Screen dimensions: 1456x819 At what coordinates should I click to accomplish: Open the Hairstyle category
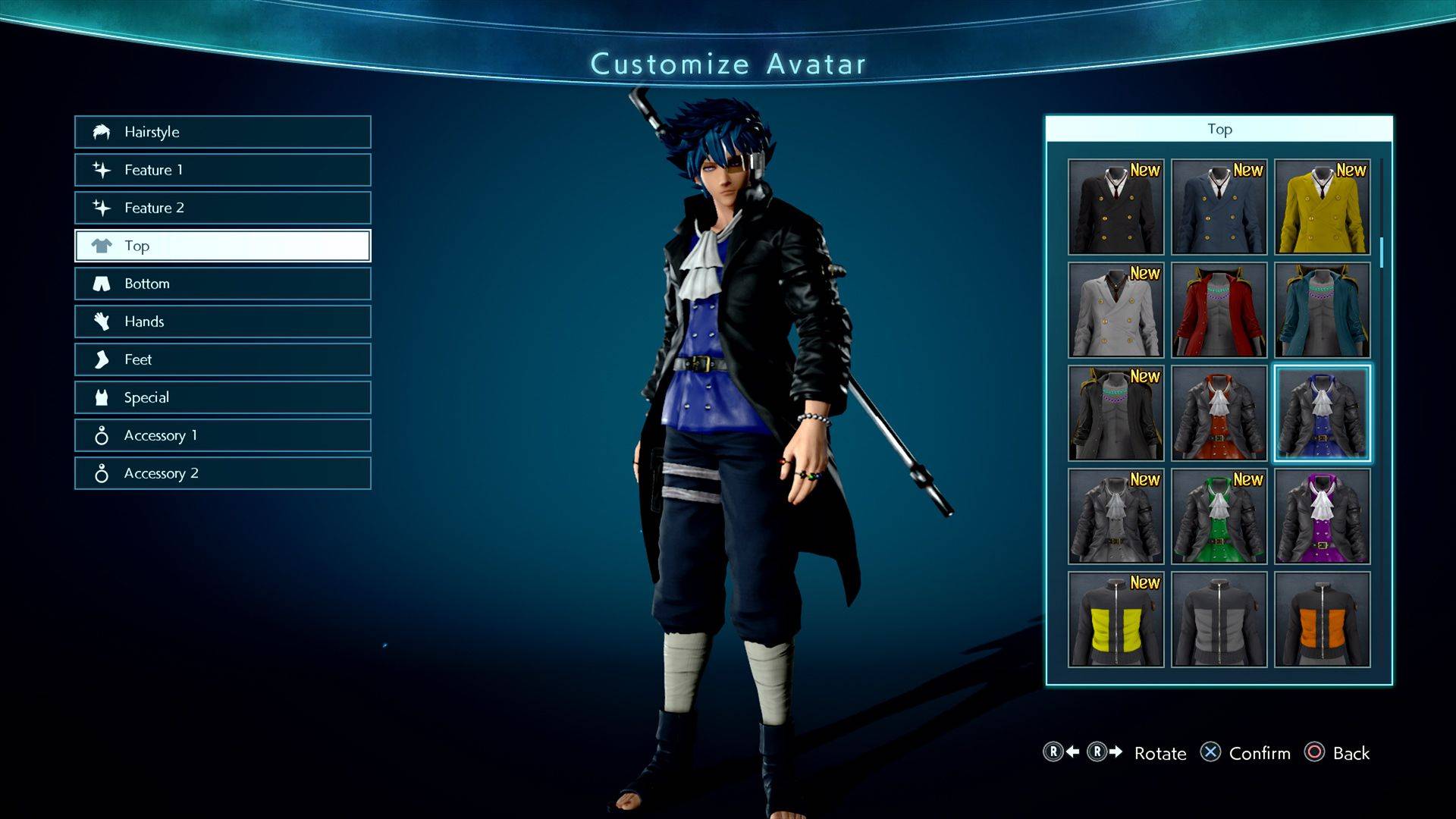click(x=222, y=132)
